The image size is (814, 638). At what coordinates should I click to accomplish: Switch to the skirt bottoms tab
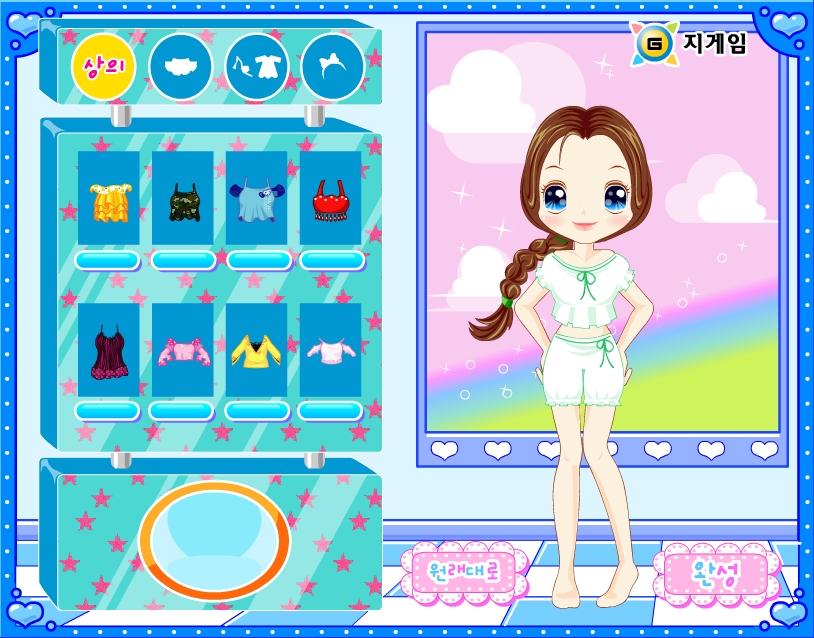click(x=180, y=66)
